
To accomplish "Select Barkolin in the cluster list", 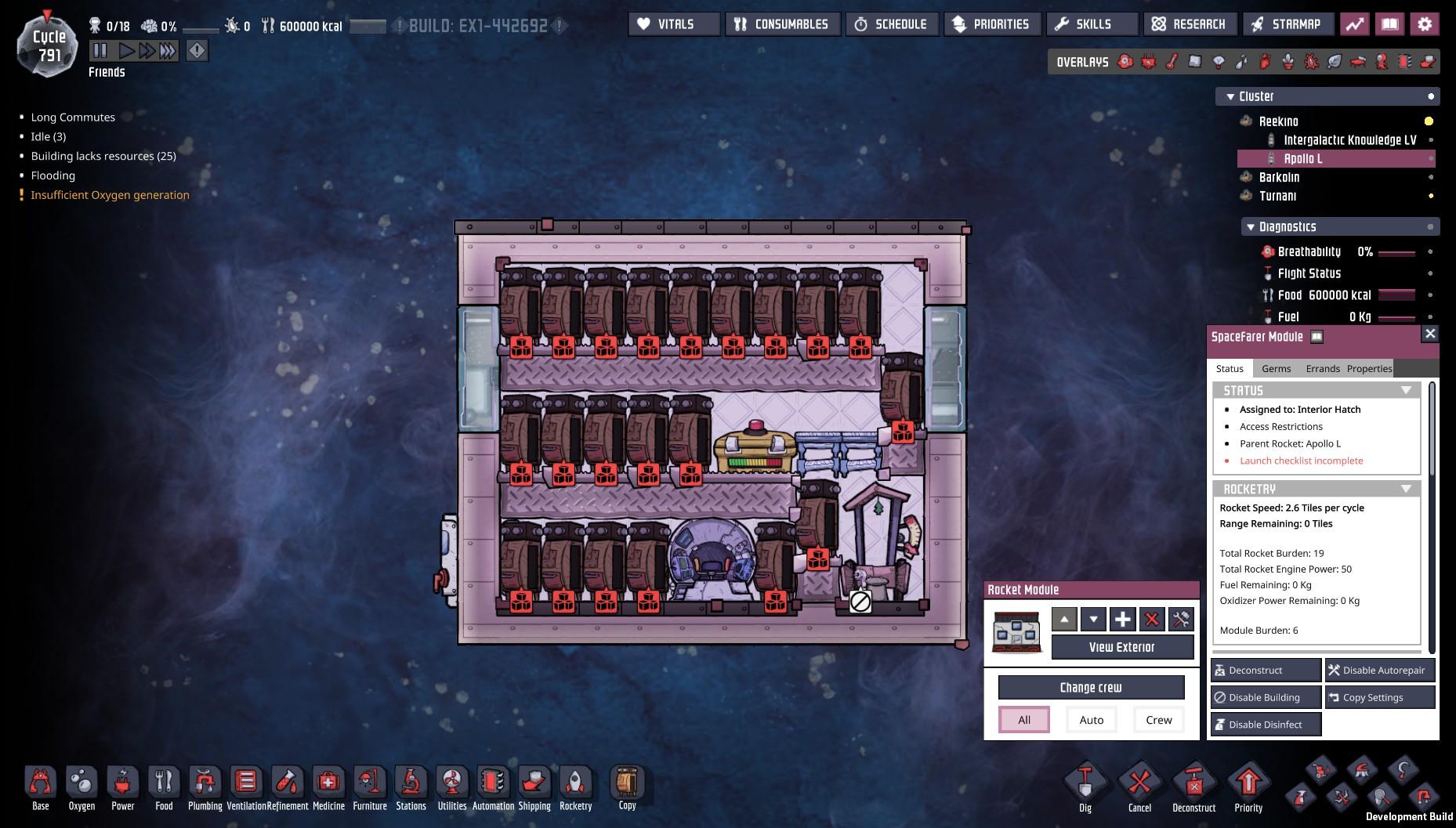I will (x=1279, y=177).
